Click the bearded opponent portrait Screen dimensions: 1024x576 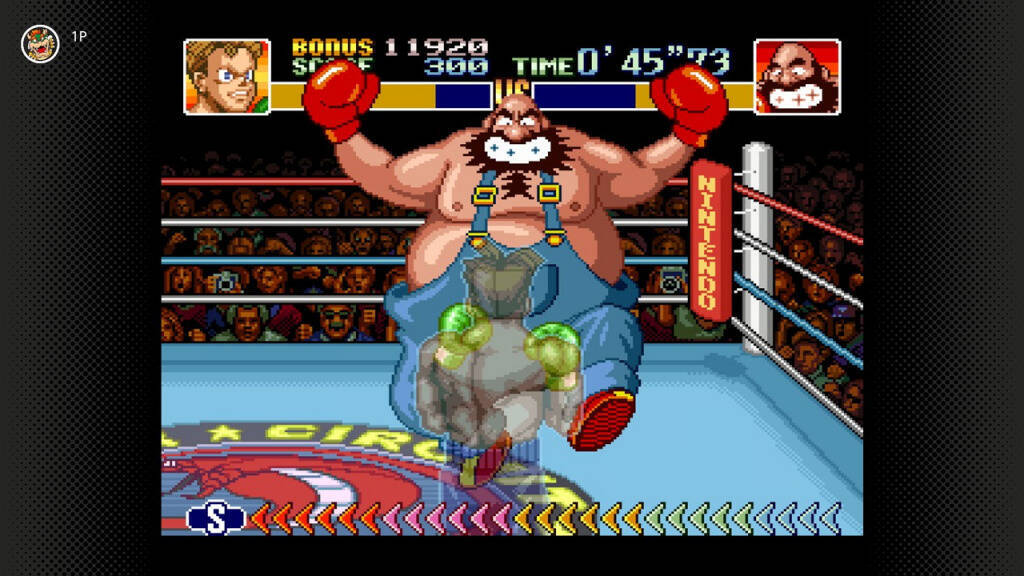796,77
